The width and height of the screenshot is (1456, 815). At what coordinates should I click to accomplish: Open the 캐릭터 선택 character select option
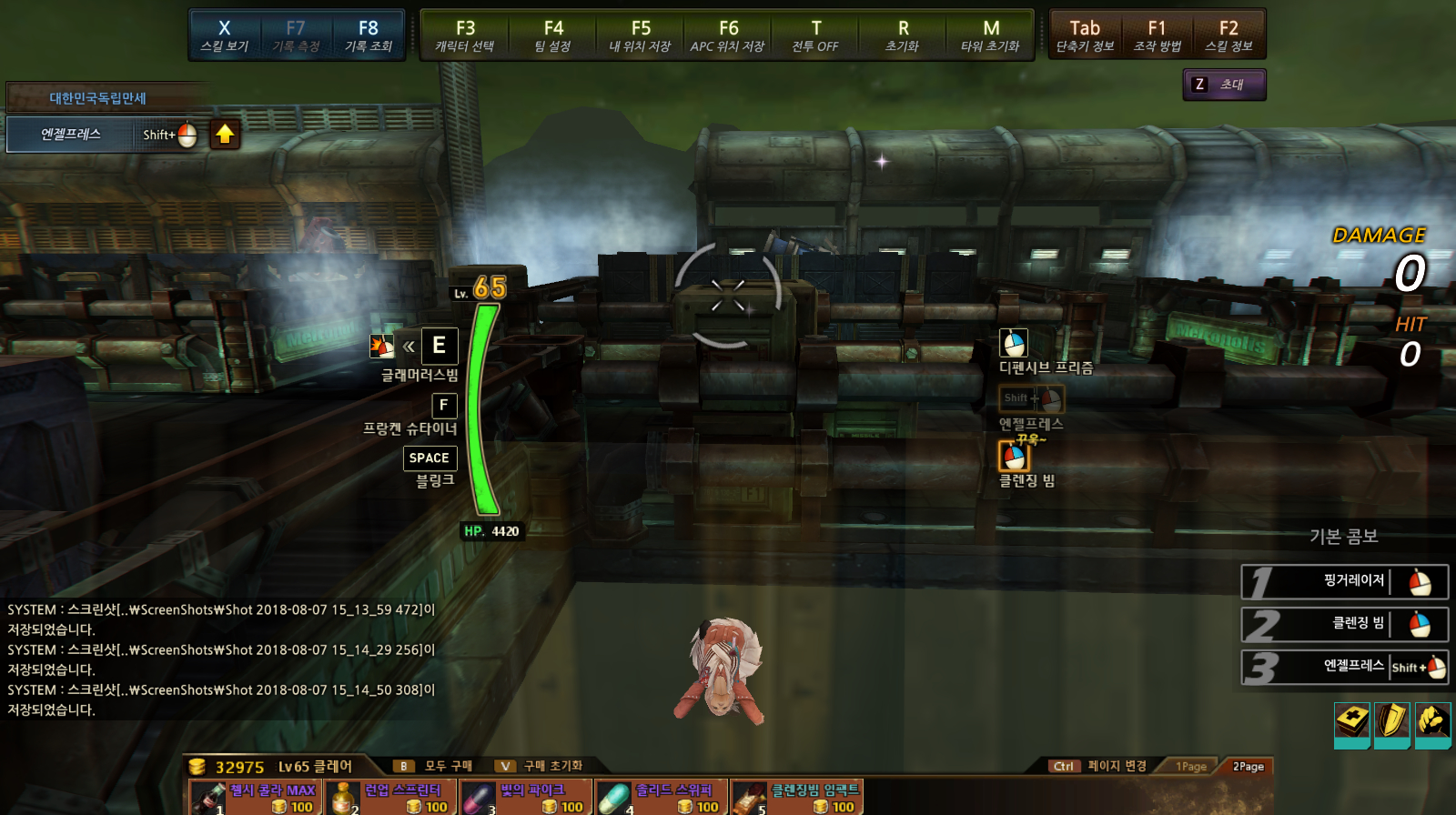465,35
